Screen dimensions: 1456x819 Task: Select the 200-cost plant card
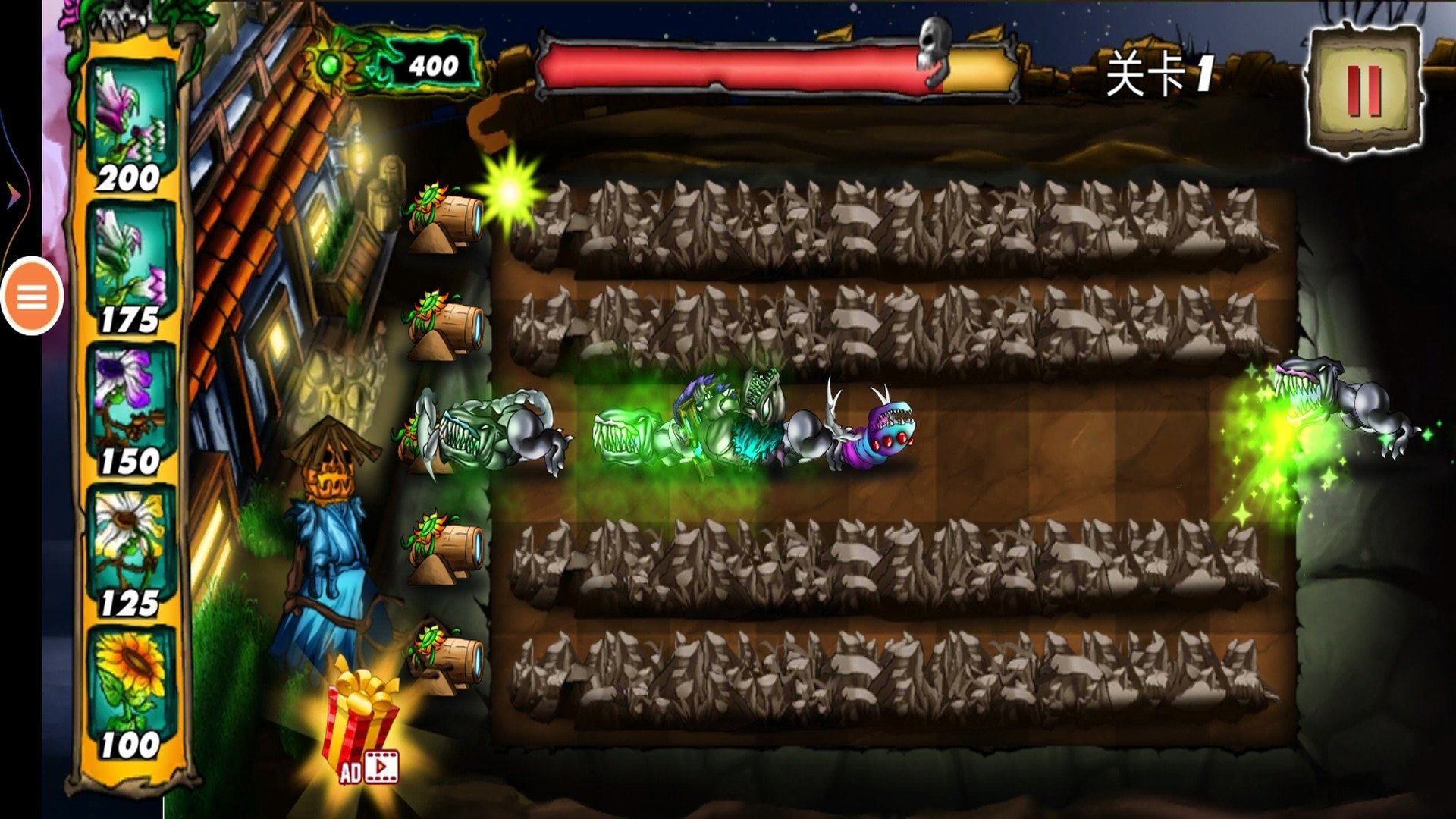pos(130,125)
